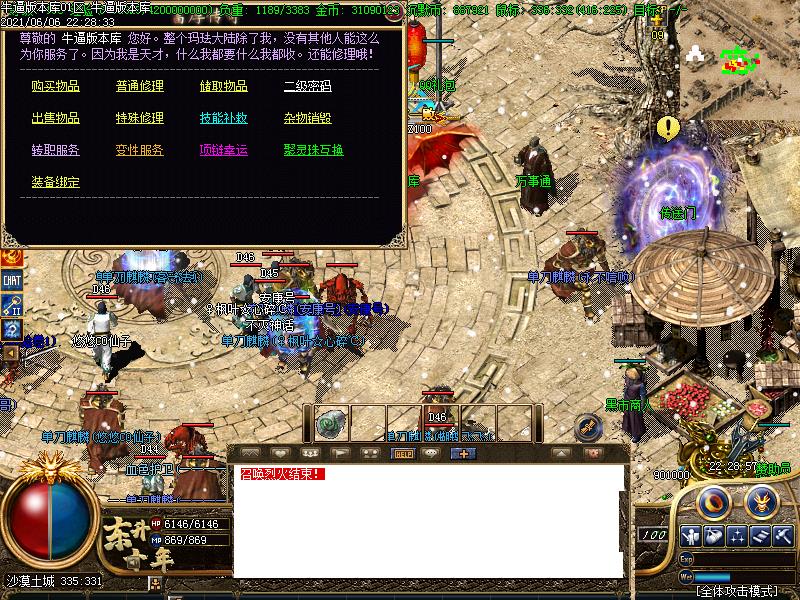Open 储取物品 storage option
The height and width of the screenshot is (600, 800).
[223, 87]
